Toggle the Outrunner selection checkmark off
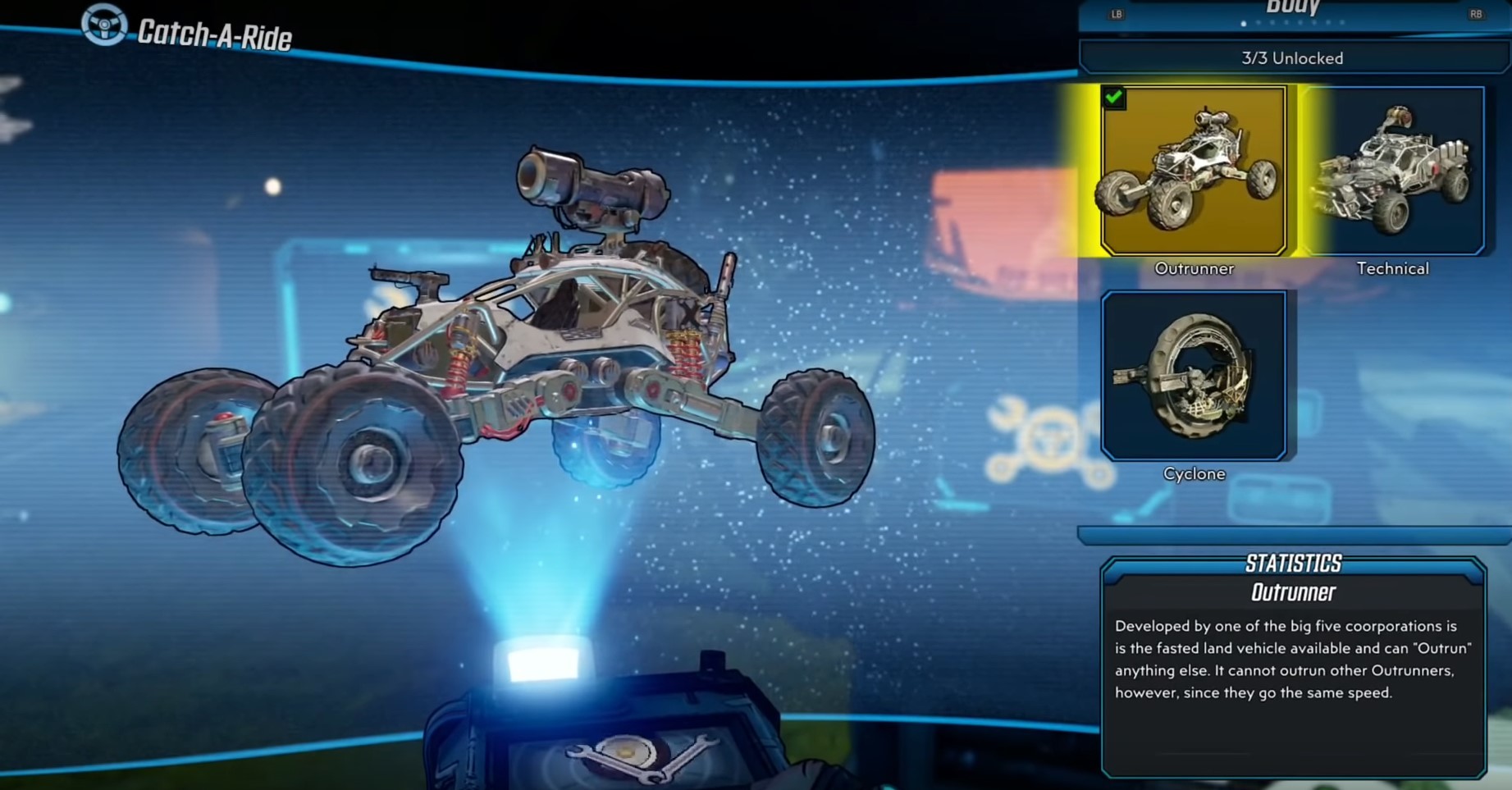The width and height of the screenshot is (1512, 790). tap(1112, 98)
